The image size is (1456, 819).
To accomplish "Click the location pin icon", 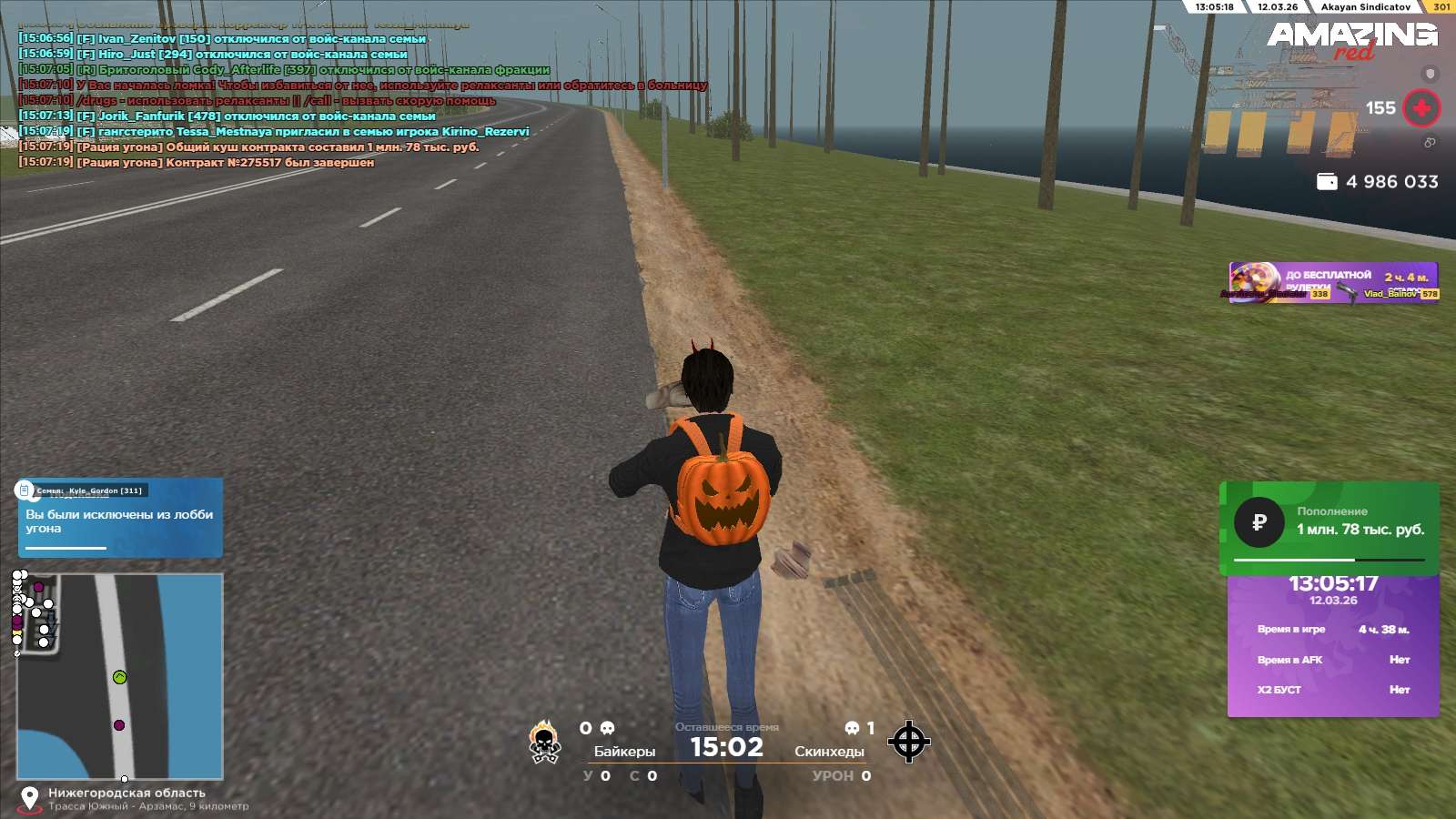I will click(29, 798).
